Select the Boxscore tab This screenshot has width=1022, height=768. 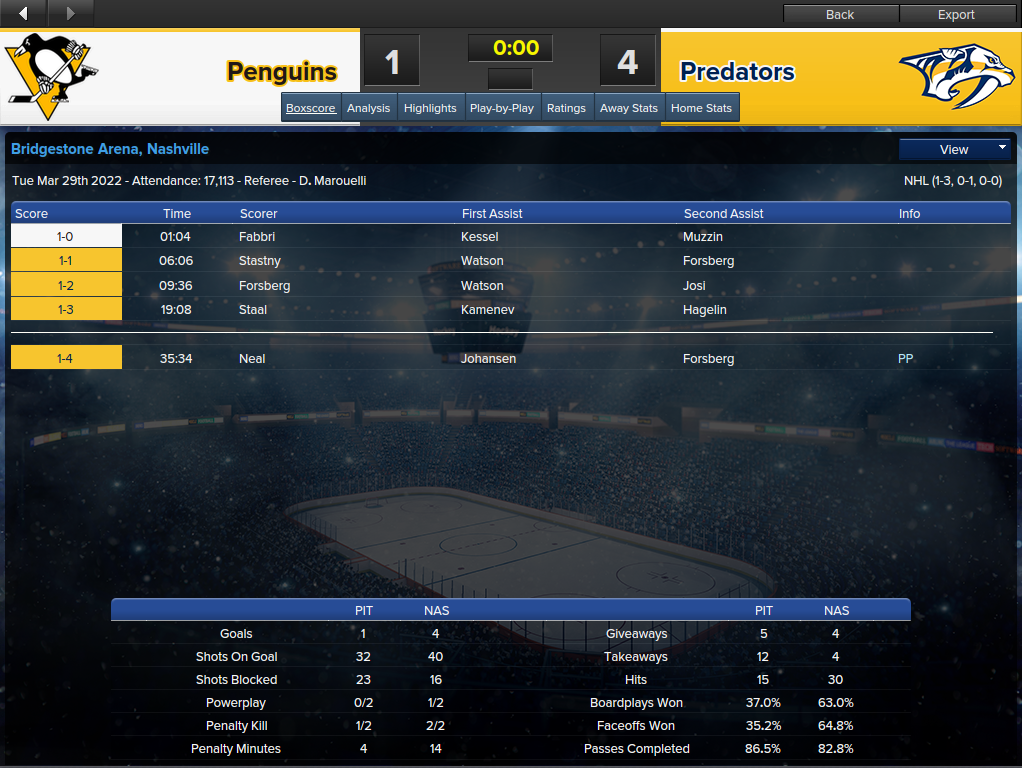[x=311, y=108]
